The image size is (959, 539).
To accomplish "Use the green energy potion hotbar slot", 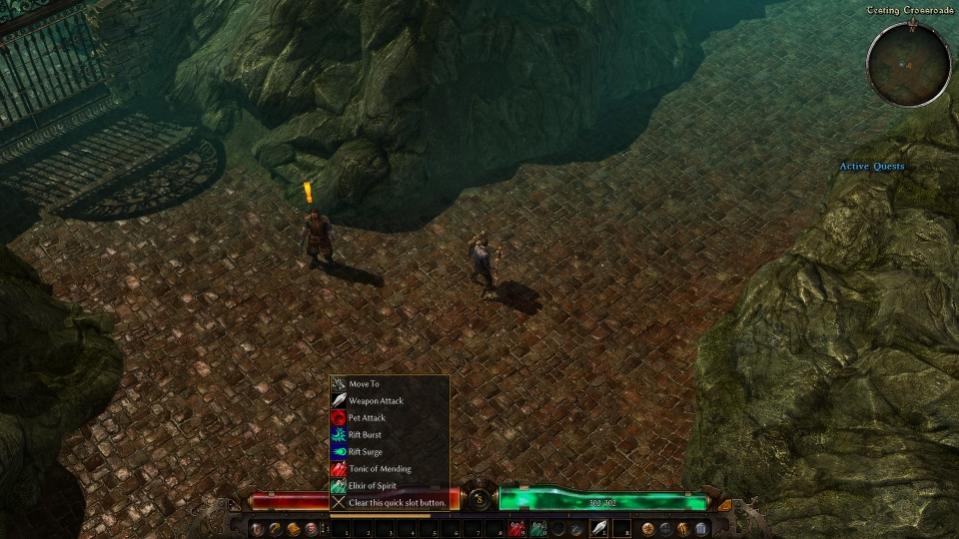I will pos(538,528).
